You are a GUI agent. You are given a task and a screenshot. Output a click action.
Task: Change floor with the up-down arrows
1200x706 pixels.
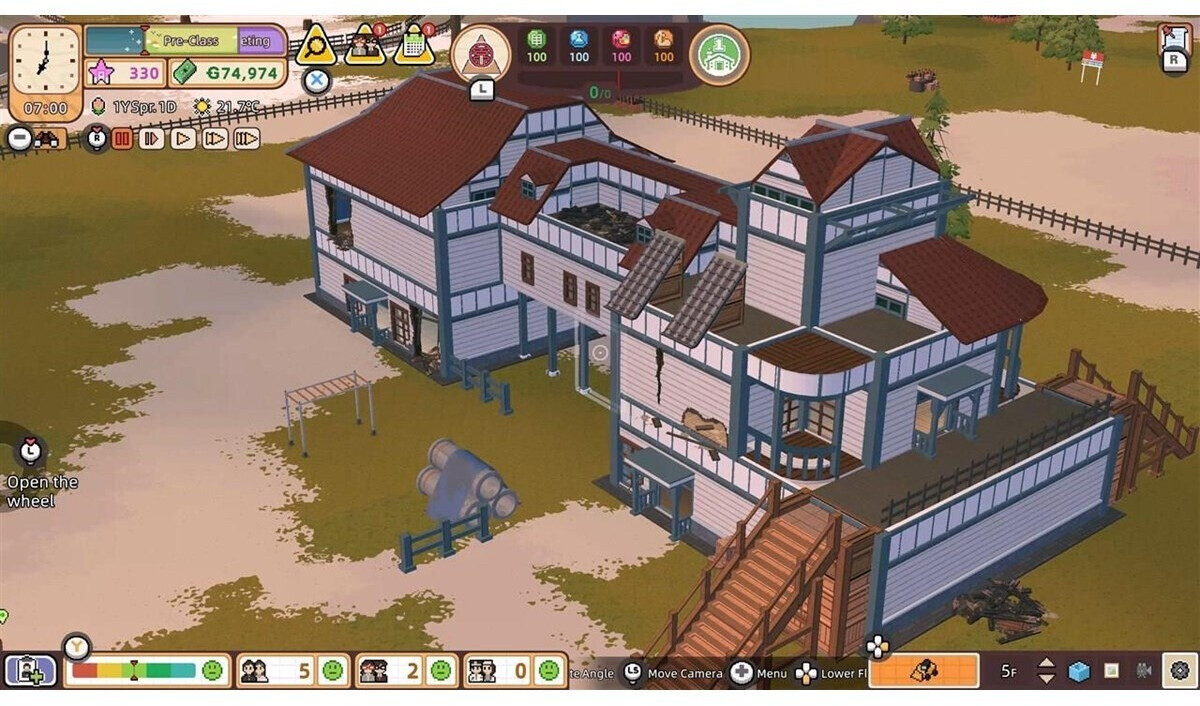[1046, 670]
